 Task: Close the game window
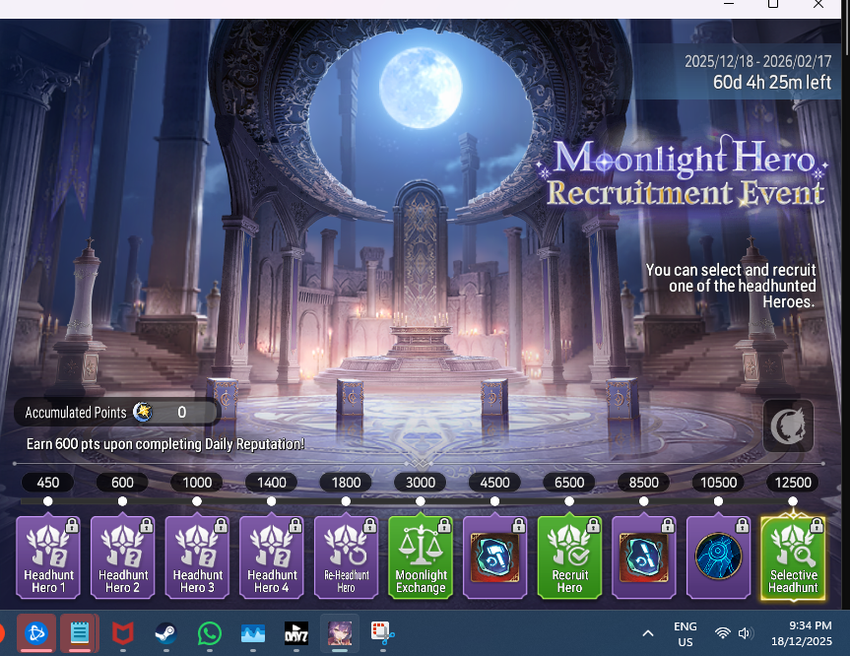point(818,5)
